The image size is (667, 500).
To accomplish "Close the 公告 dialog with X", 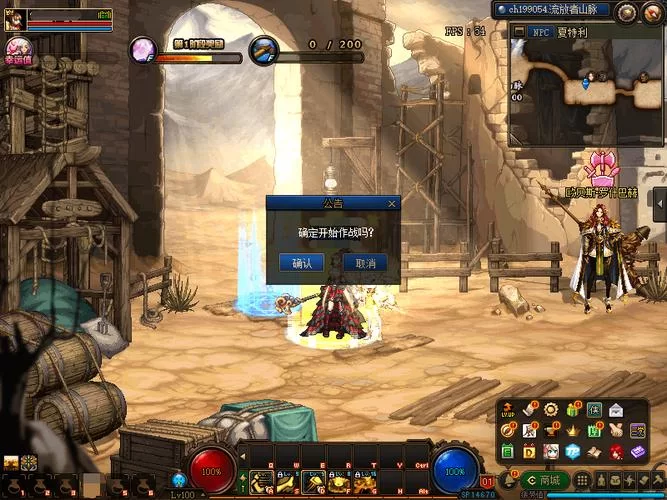I will (x=392, y=203).
